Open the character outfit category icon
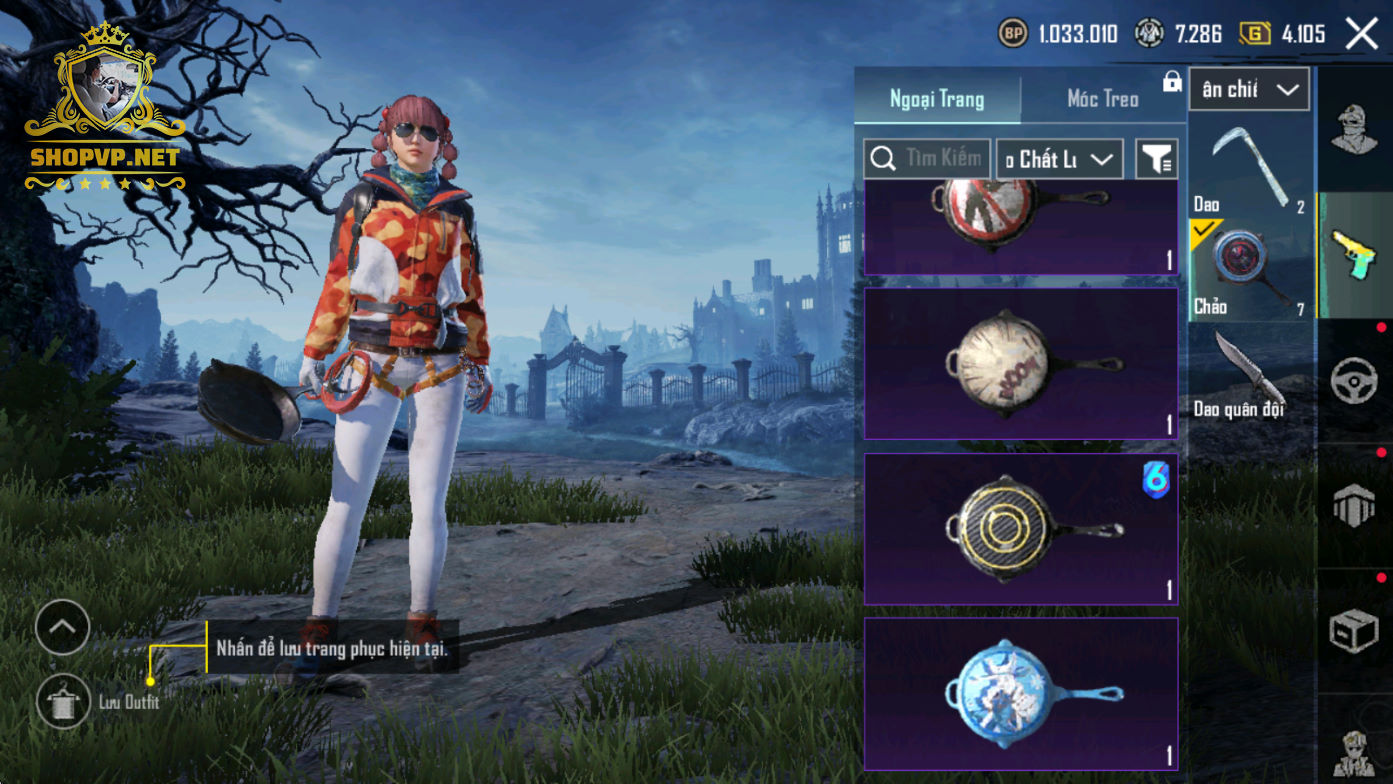 coord(1355,130)
